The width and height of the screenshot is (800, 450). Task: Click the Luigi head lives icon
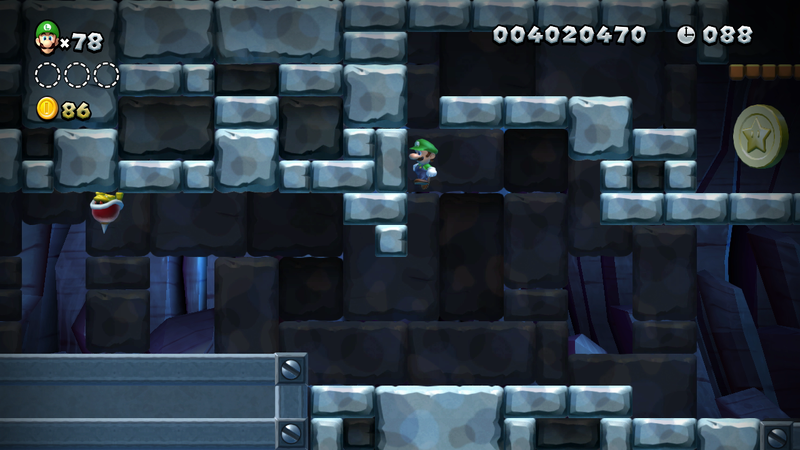(x=46, y=37)
